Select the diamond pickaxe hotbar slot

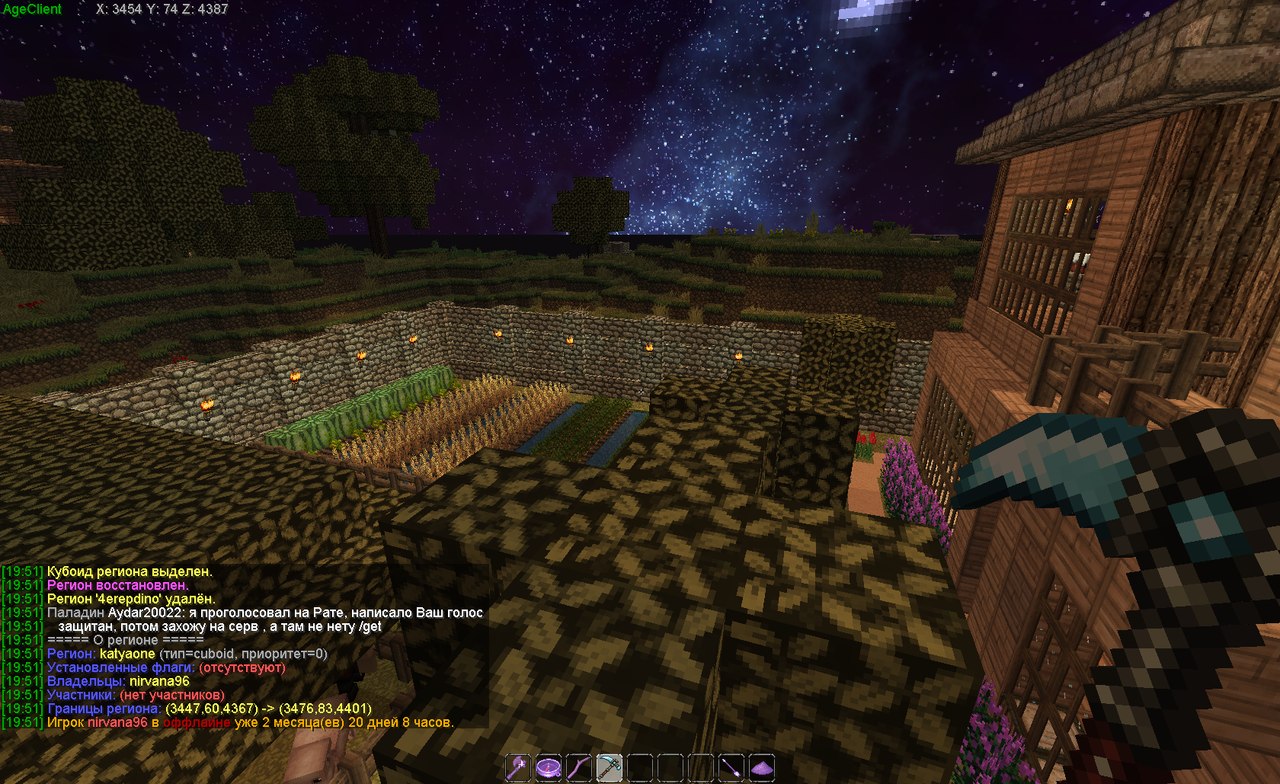coord(609,768)
